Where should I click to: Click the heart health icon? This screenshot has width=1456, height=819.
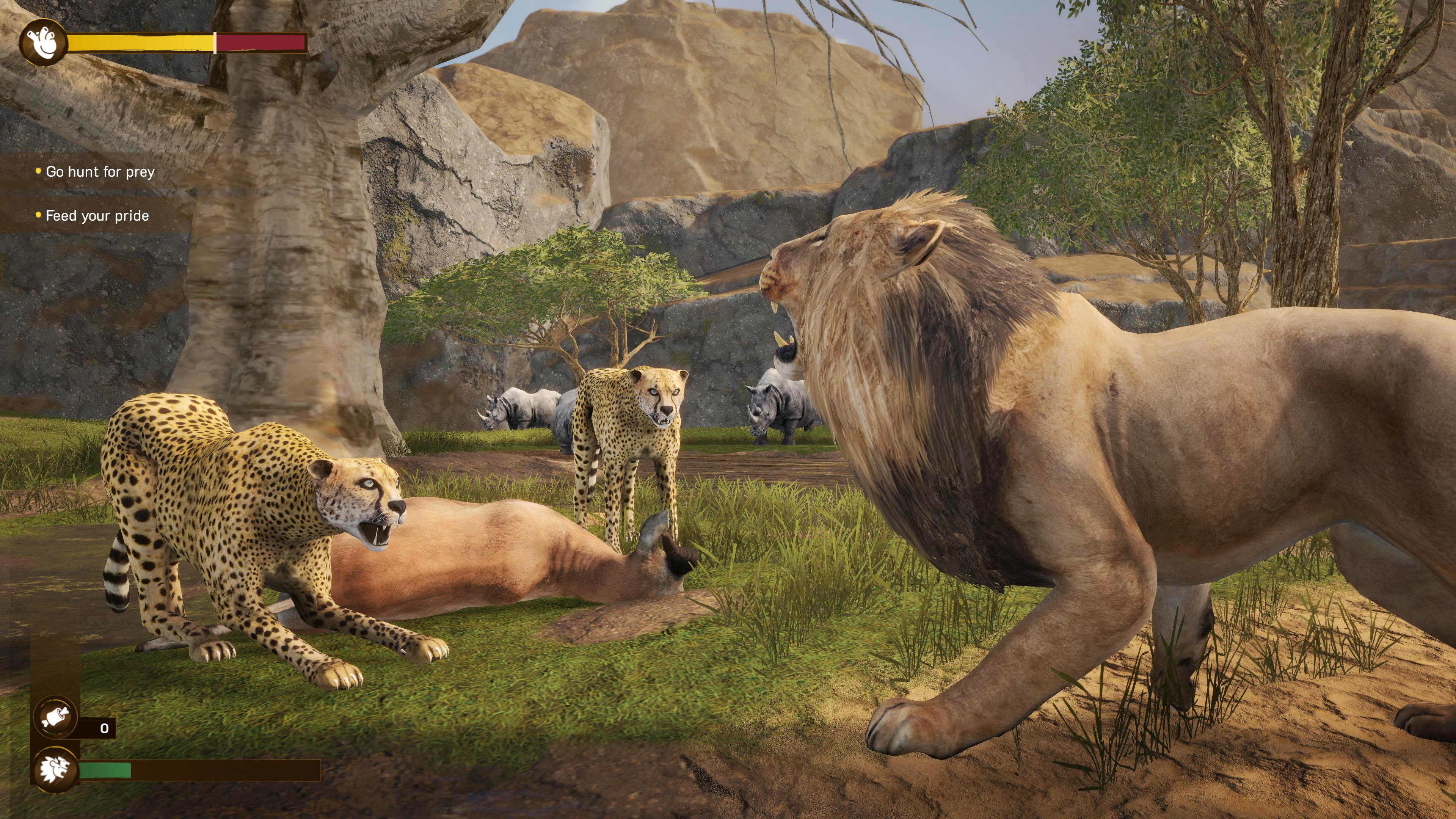pos(43,42)
